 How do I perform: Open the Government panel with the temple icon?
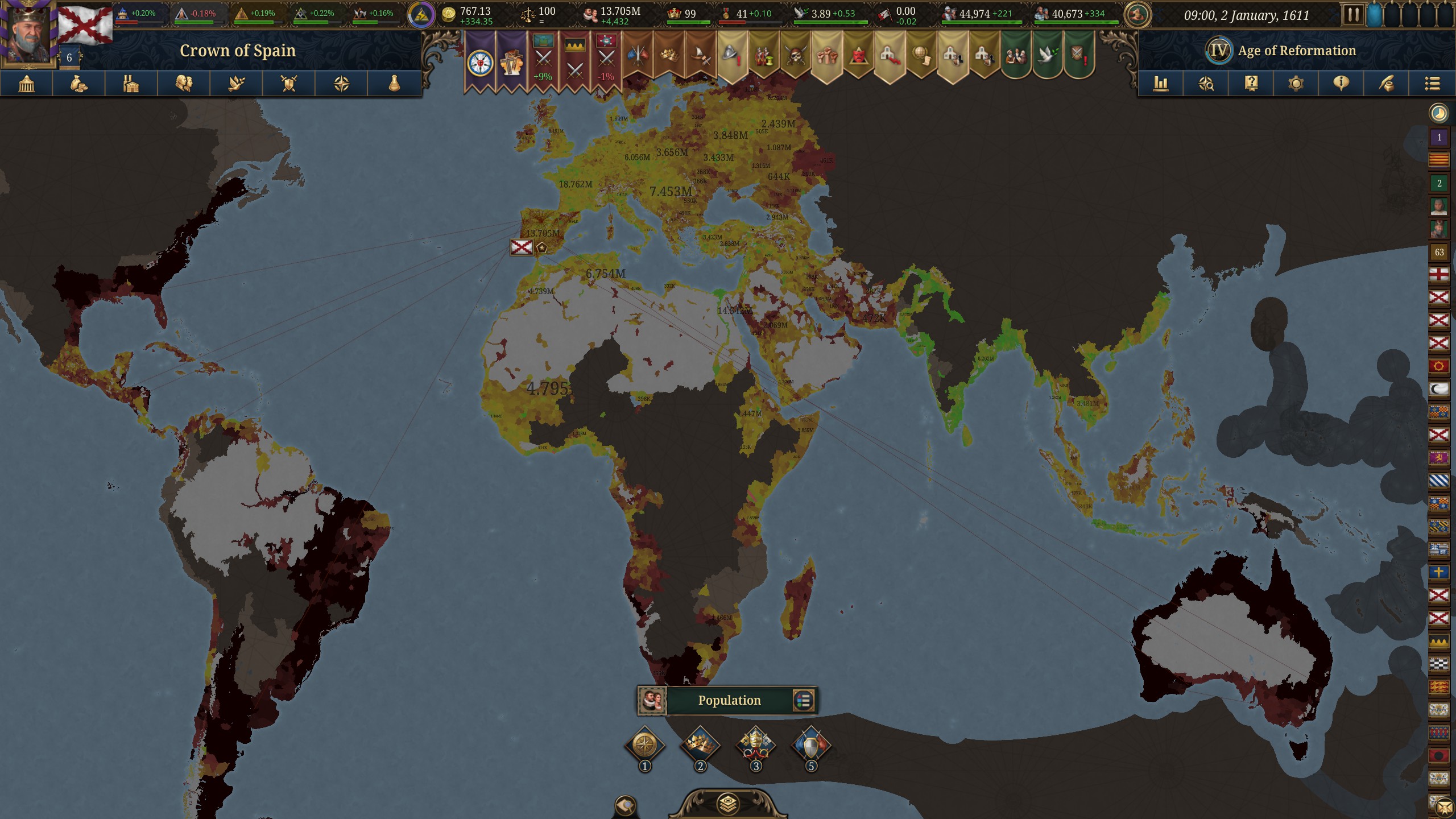click(26, 84)
